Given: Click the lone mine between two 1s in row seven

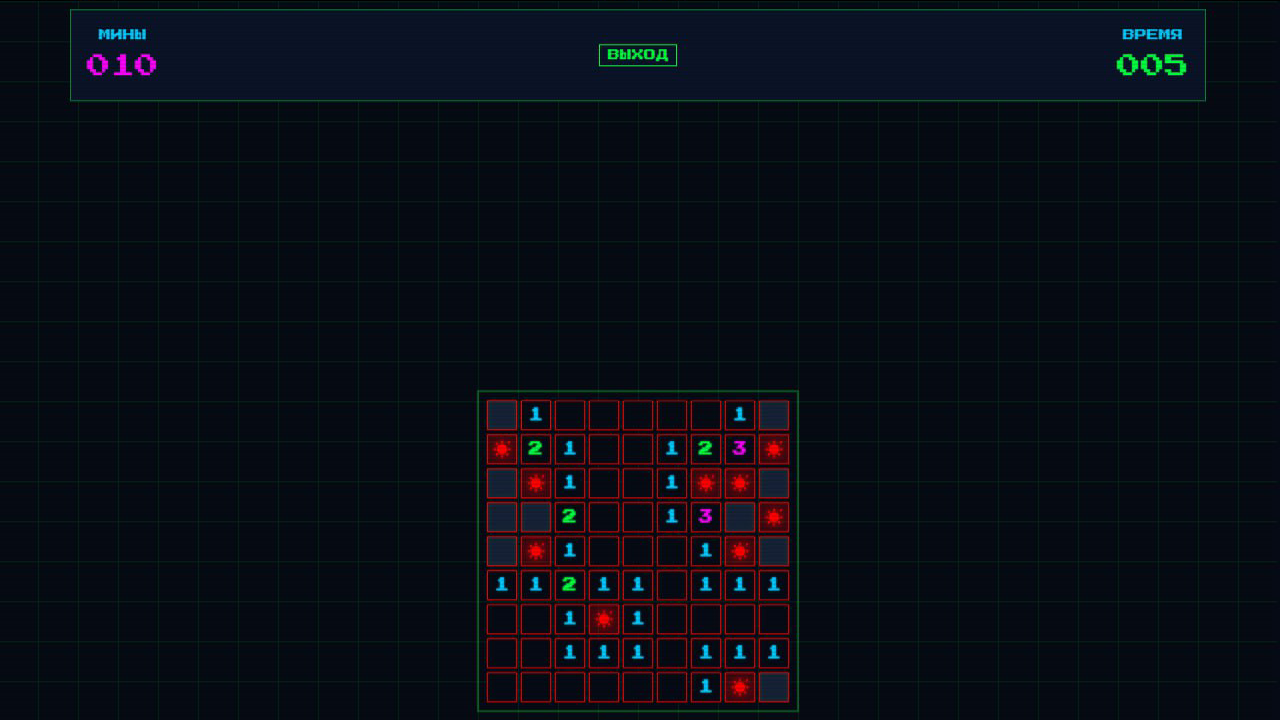Looking at the screenshot, I should (603, 619).
